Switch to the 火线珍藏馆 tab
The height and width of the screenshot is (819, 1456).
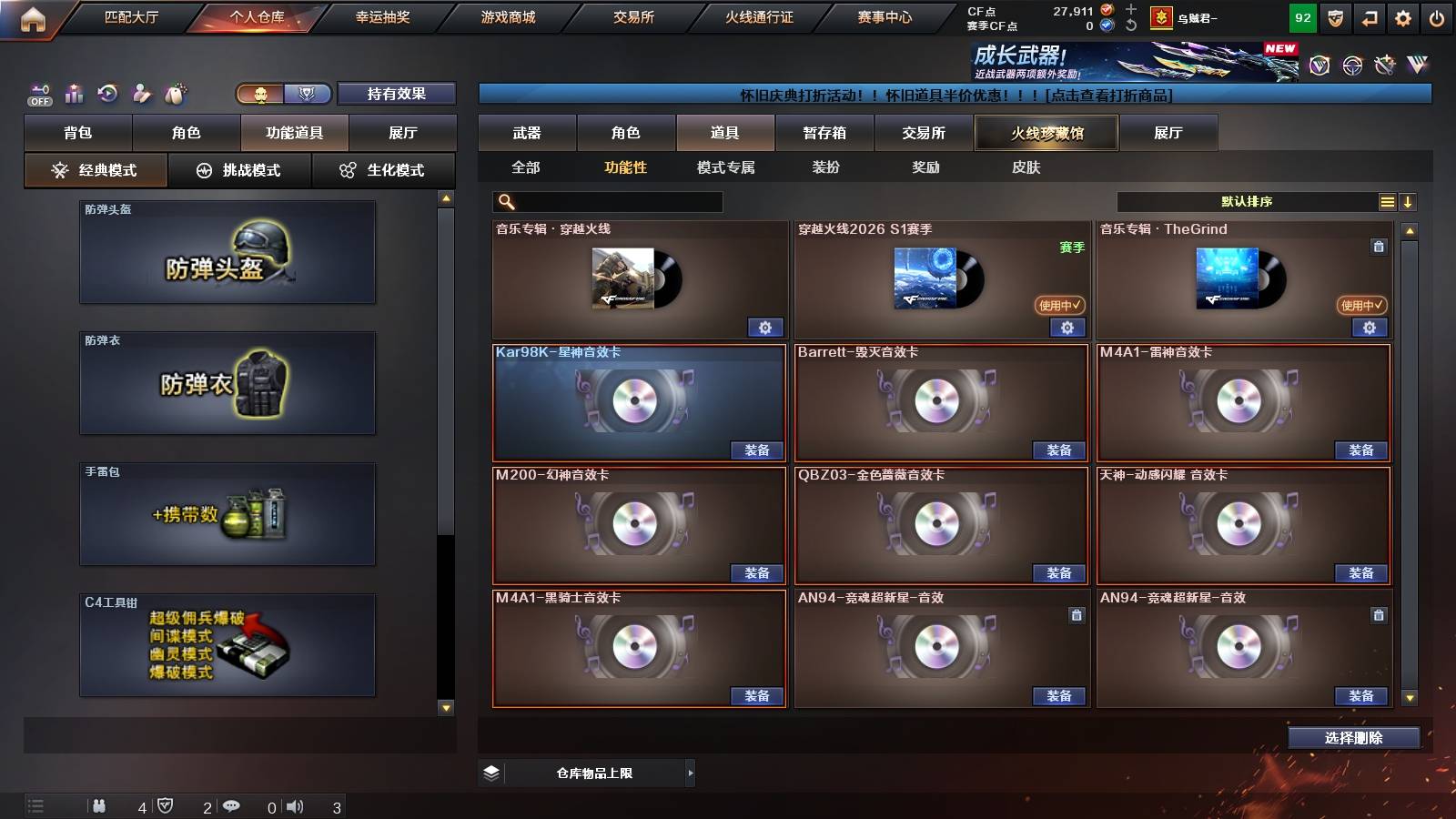(x=1045, y=133)
